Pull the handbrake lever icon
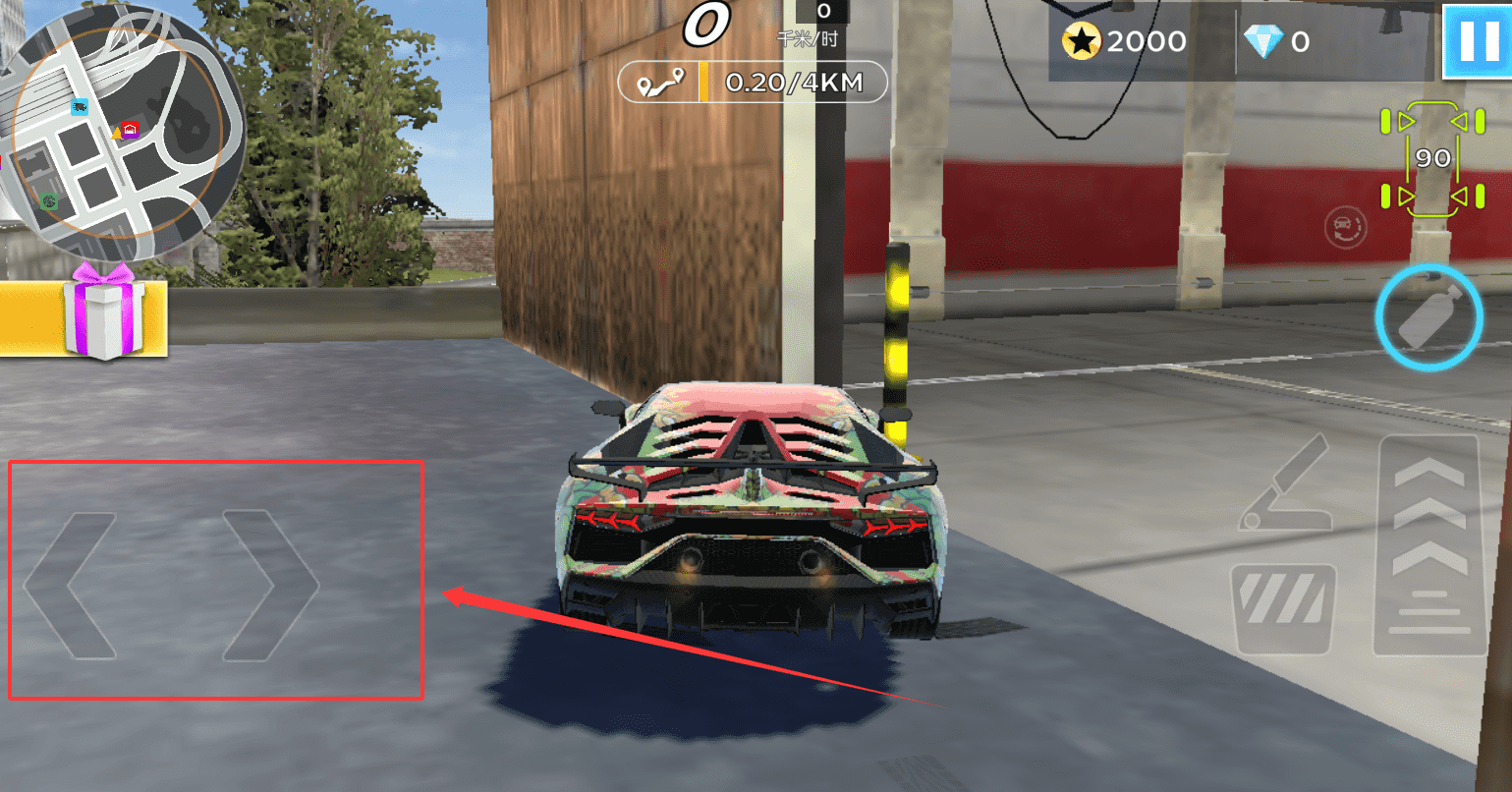1512x792 pixels. 1285,484
